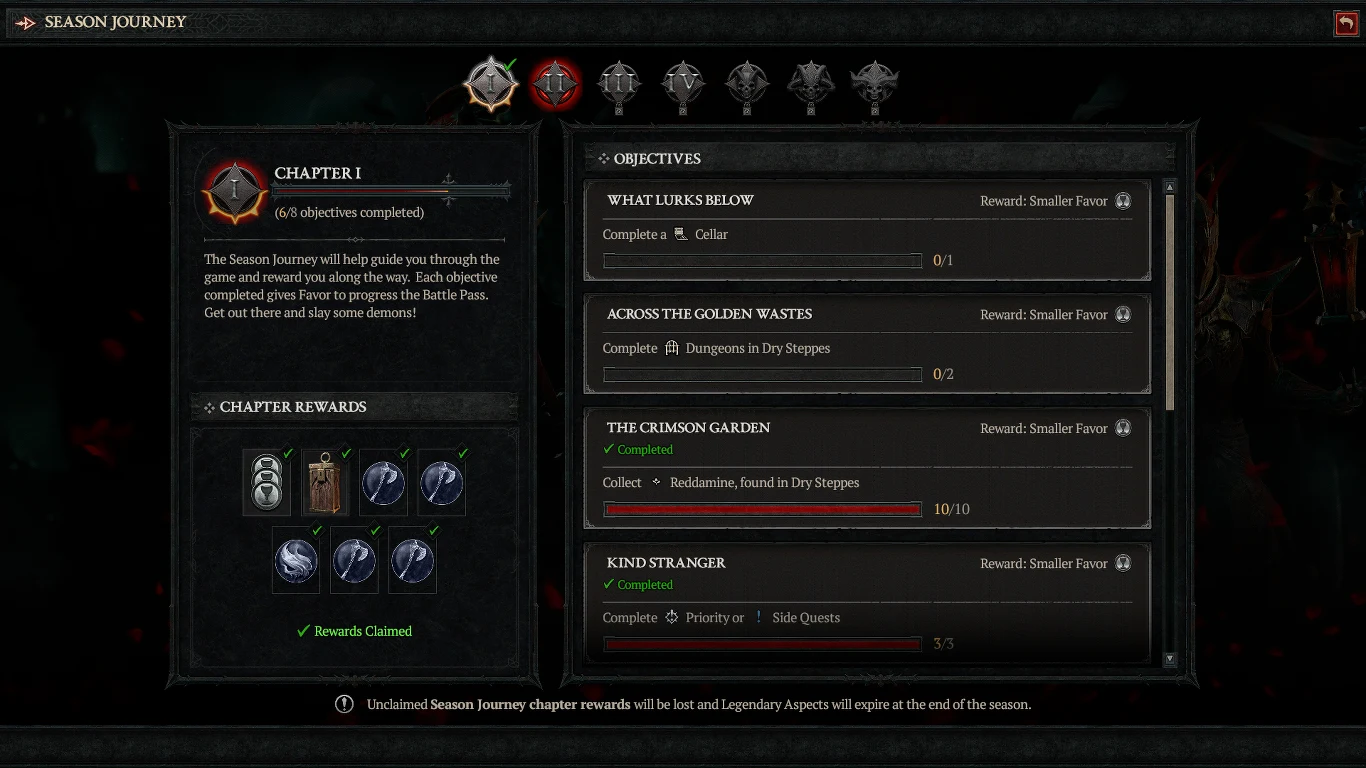Open the Across the Golden Wastes objective
Screen dimensions: 1366x768
tap(866, 345)
